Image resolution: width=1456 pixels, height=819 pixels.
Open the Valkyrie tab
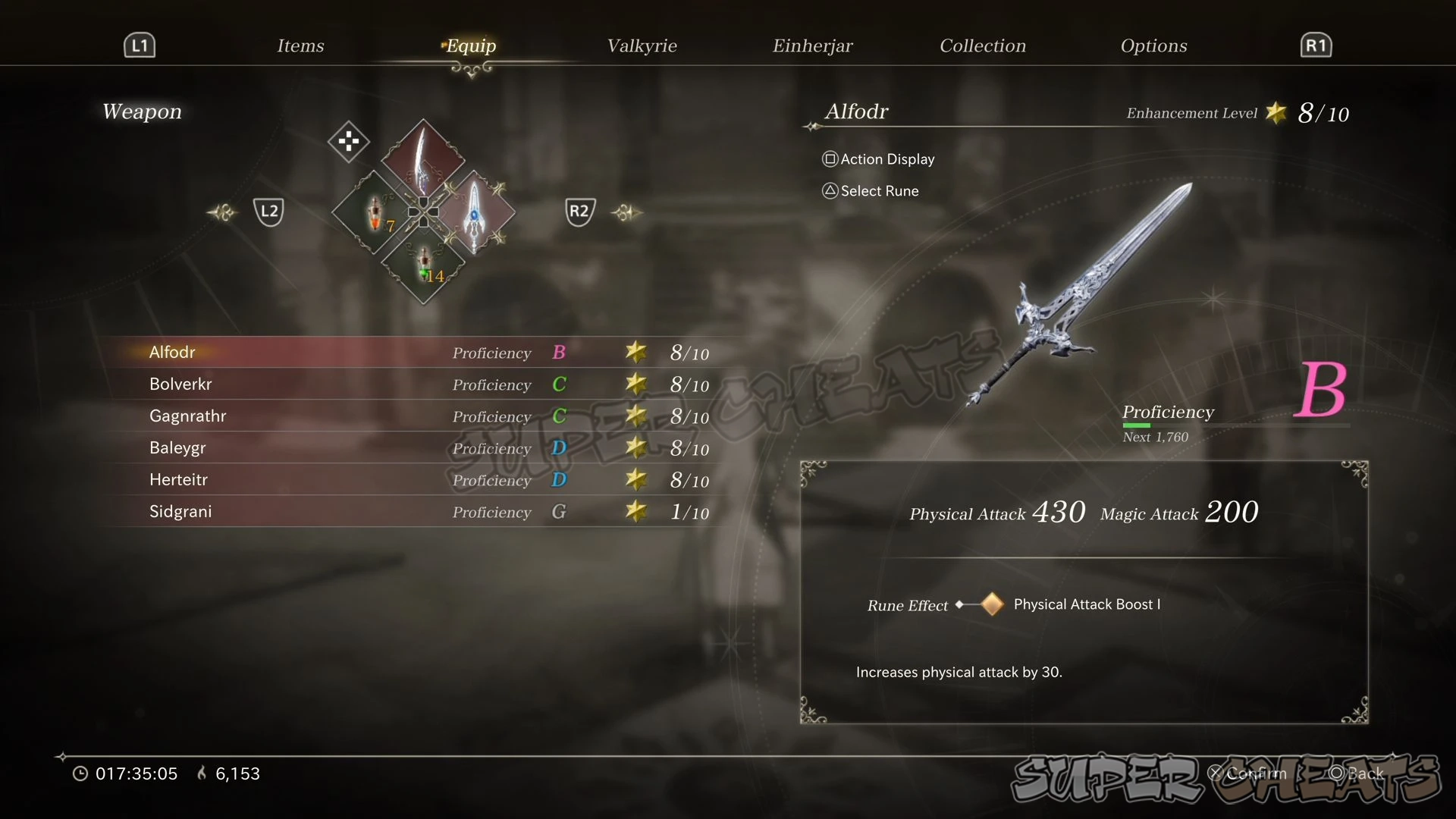642,46
